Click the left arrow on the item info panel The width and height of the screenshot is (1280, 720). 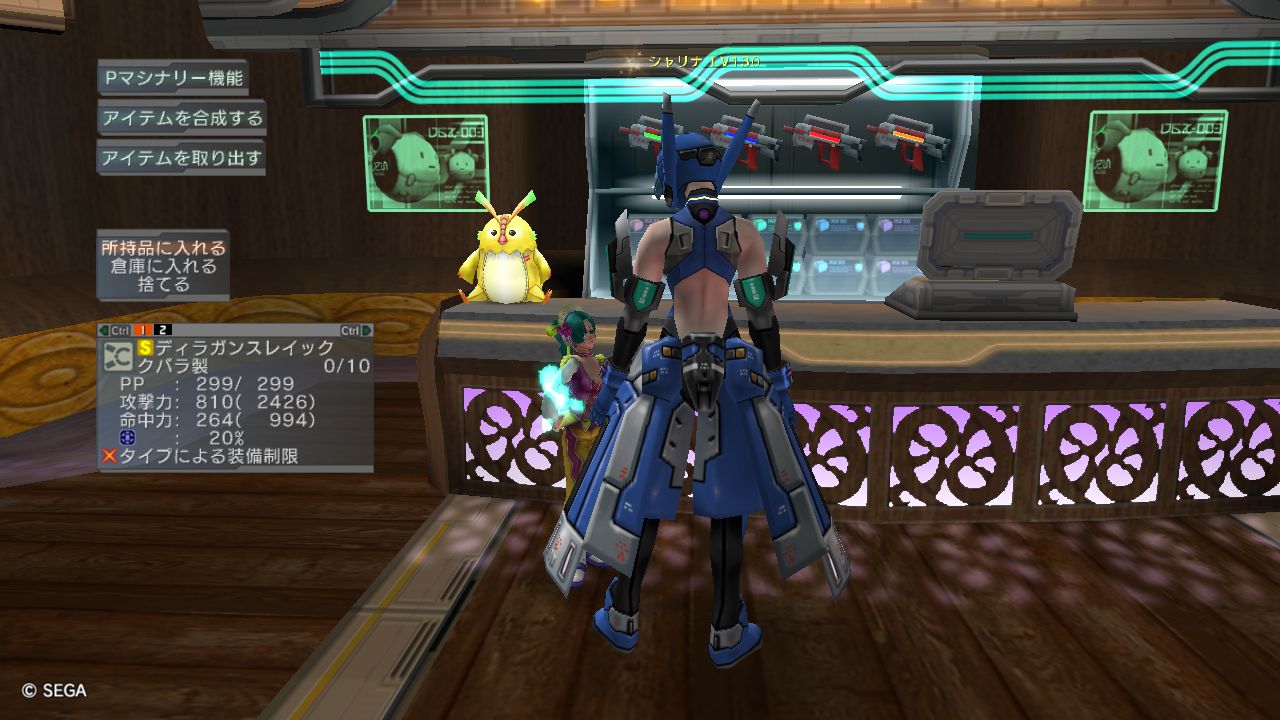tap(104, 330)
